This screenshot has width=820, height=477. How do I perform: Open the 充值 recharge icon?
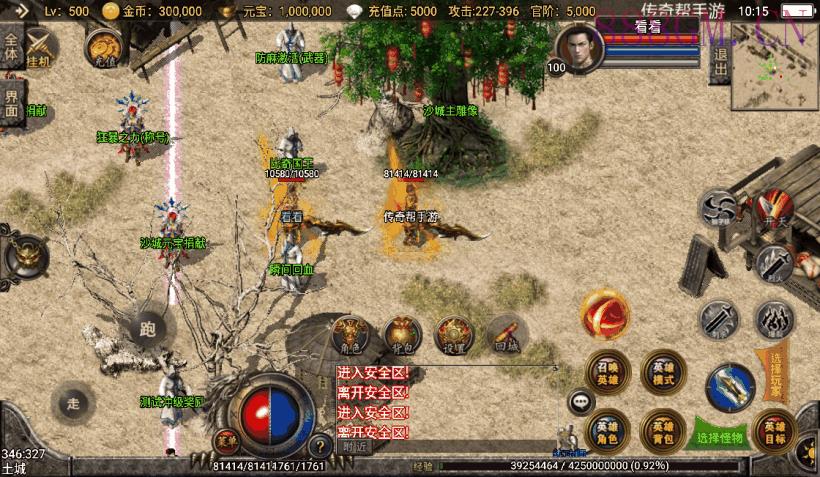pyautogui.click(x=103, y=47)
